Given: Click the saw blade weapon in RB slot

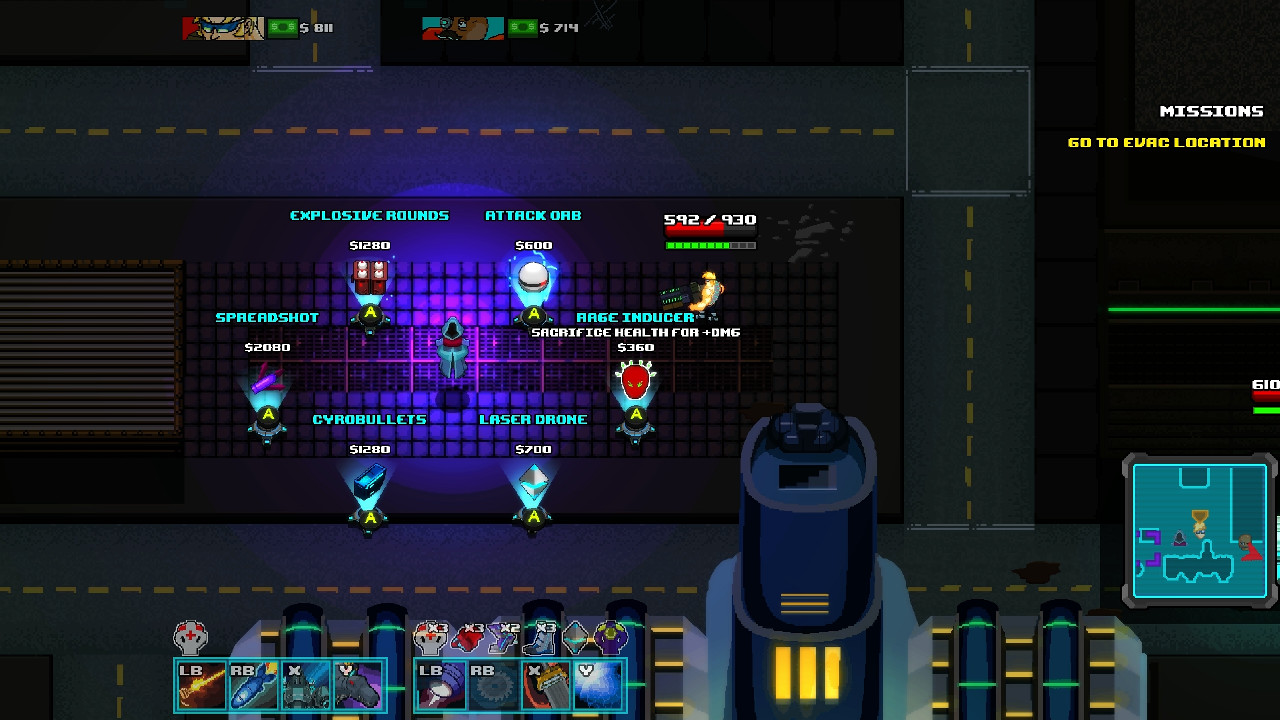Looking at the screenshot, I should pyautogui.click(x=494, y=684).
